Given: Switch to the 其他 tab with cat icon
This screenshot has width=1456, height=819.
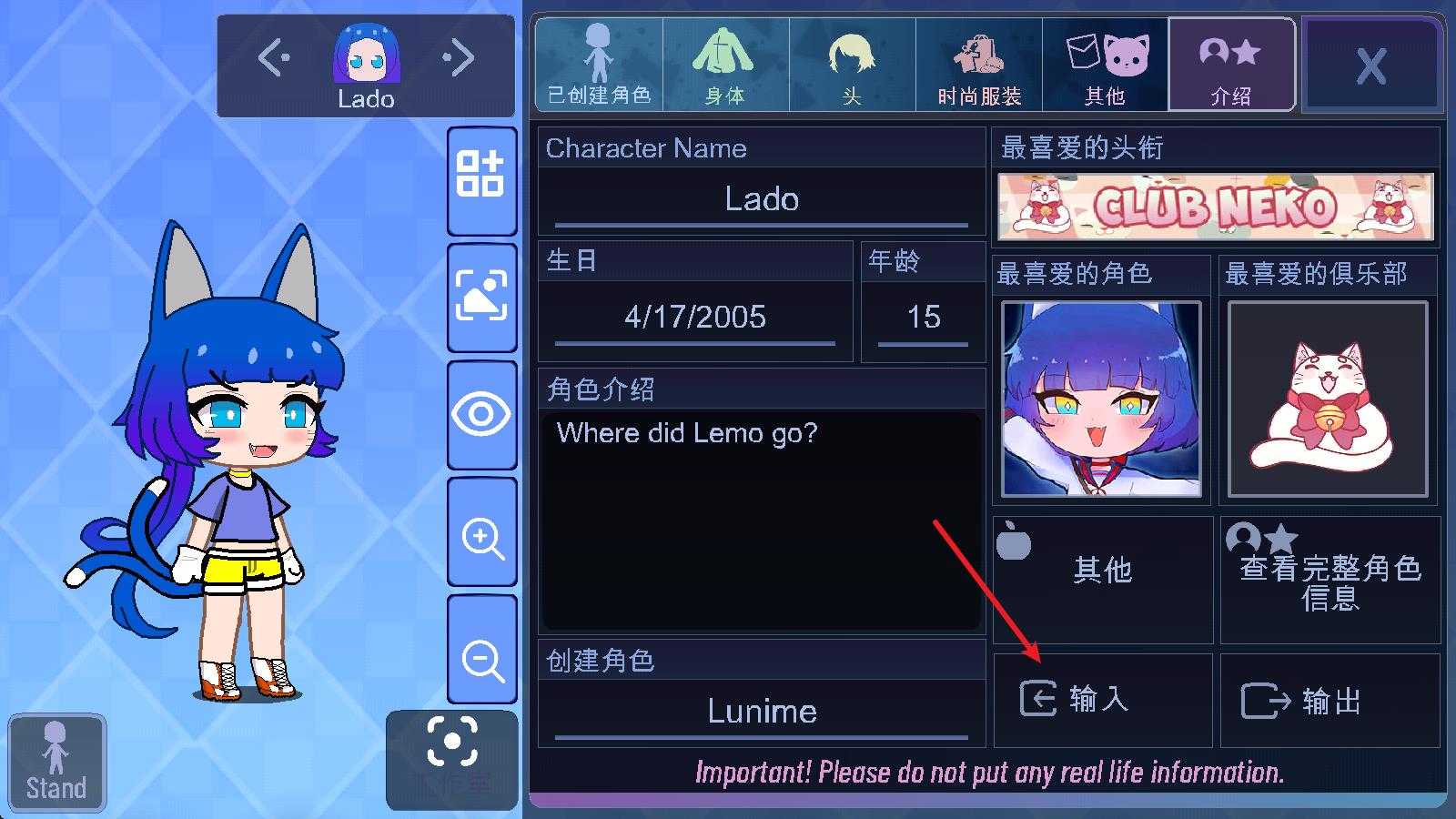Looking at the screenshot, I should coord(1106,66).
